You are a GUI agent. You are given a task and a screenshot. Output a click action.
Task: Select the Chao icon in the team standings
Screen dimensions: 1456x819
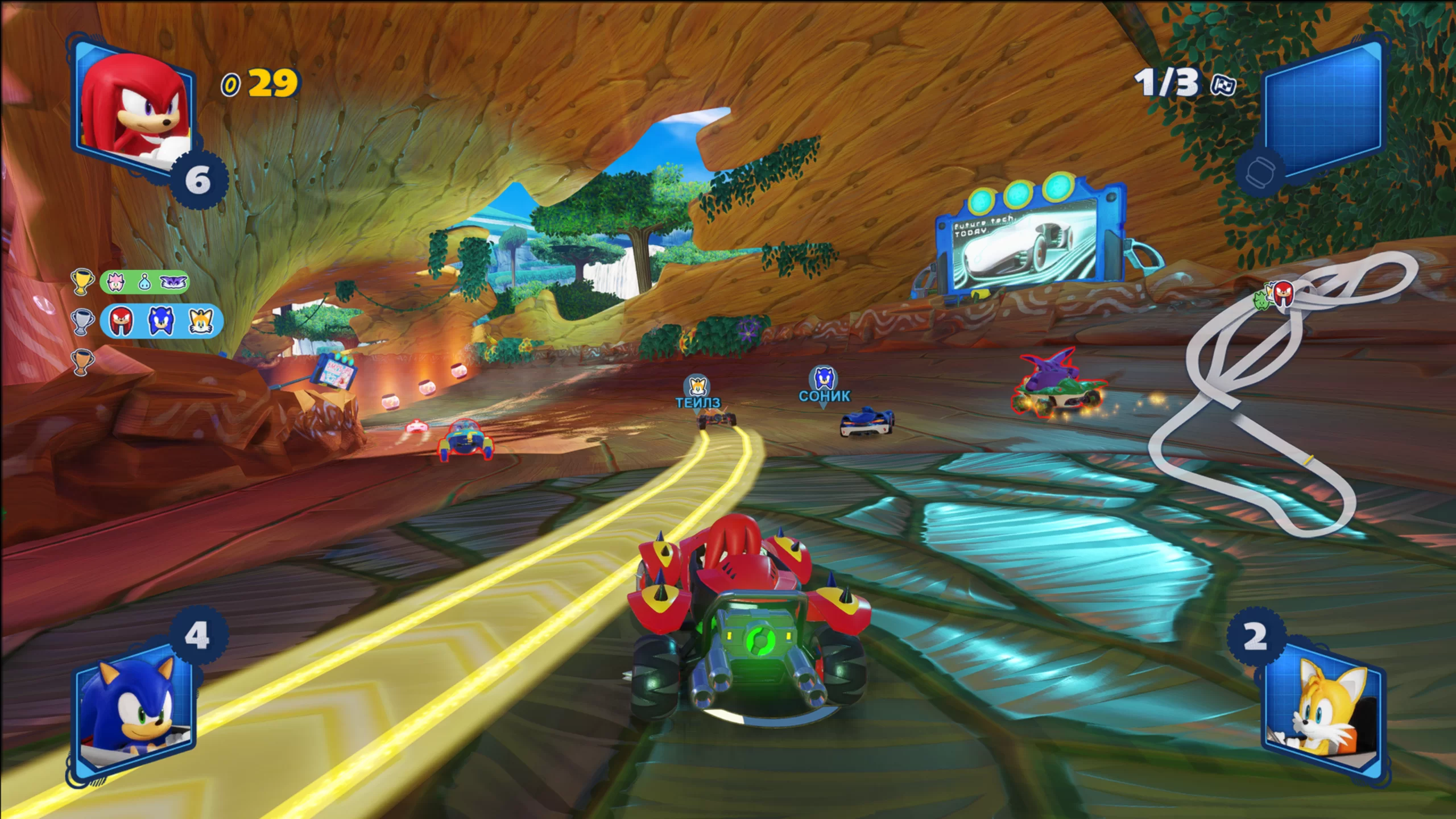pyautogui.click(x=144, y=282)
